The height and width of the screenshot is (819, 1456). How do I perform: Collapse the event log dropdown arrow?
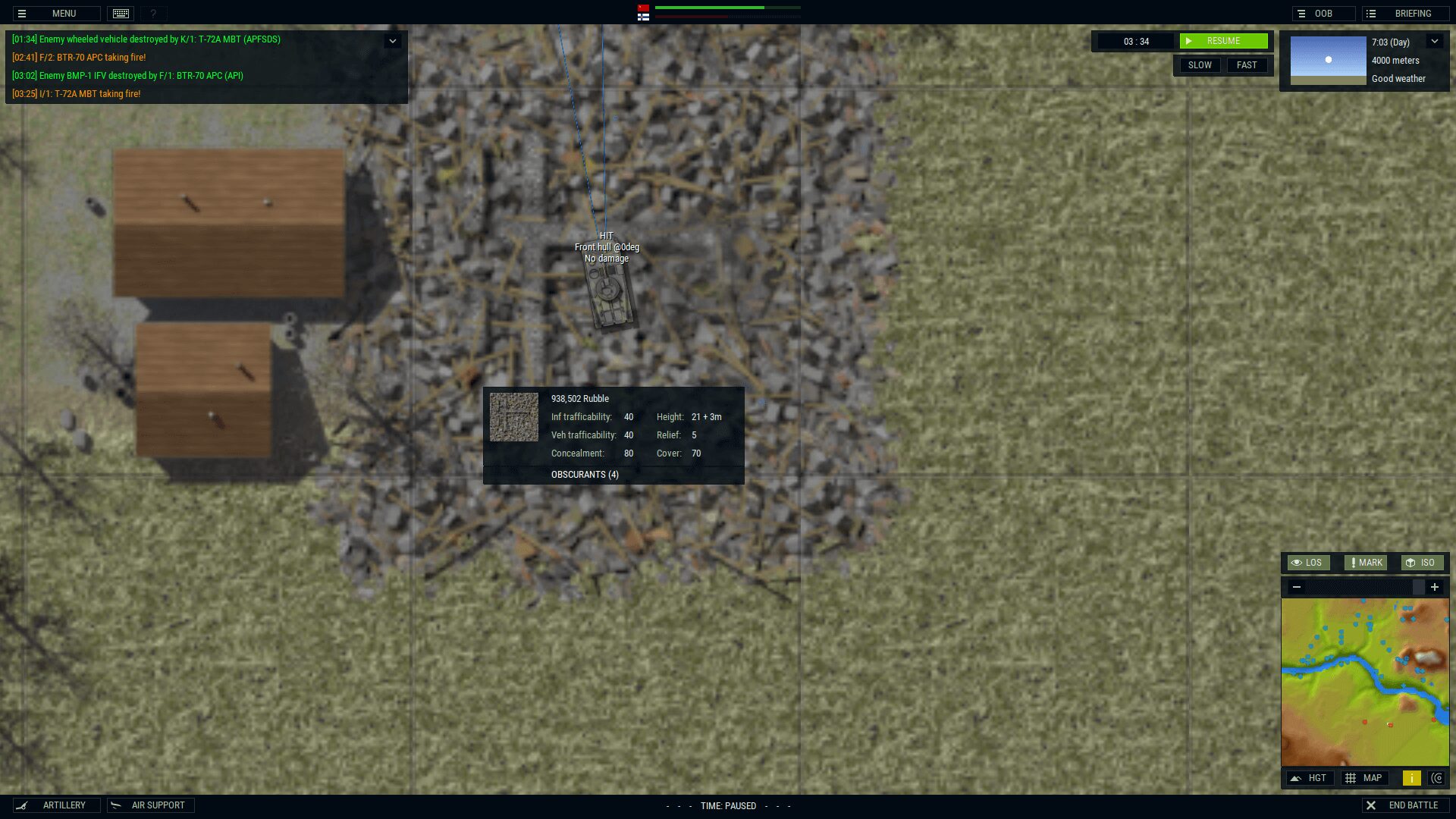pos(393,41)
